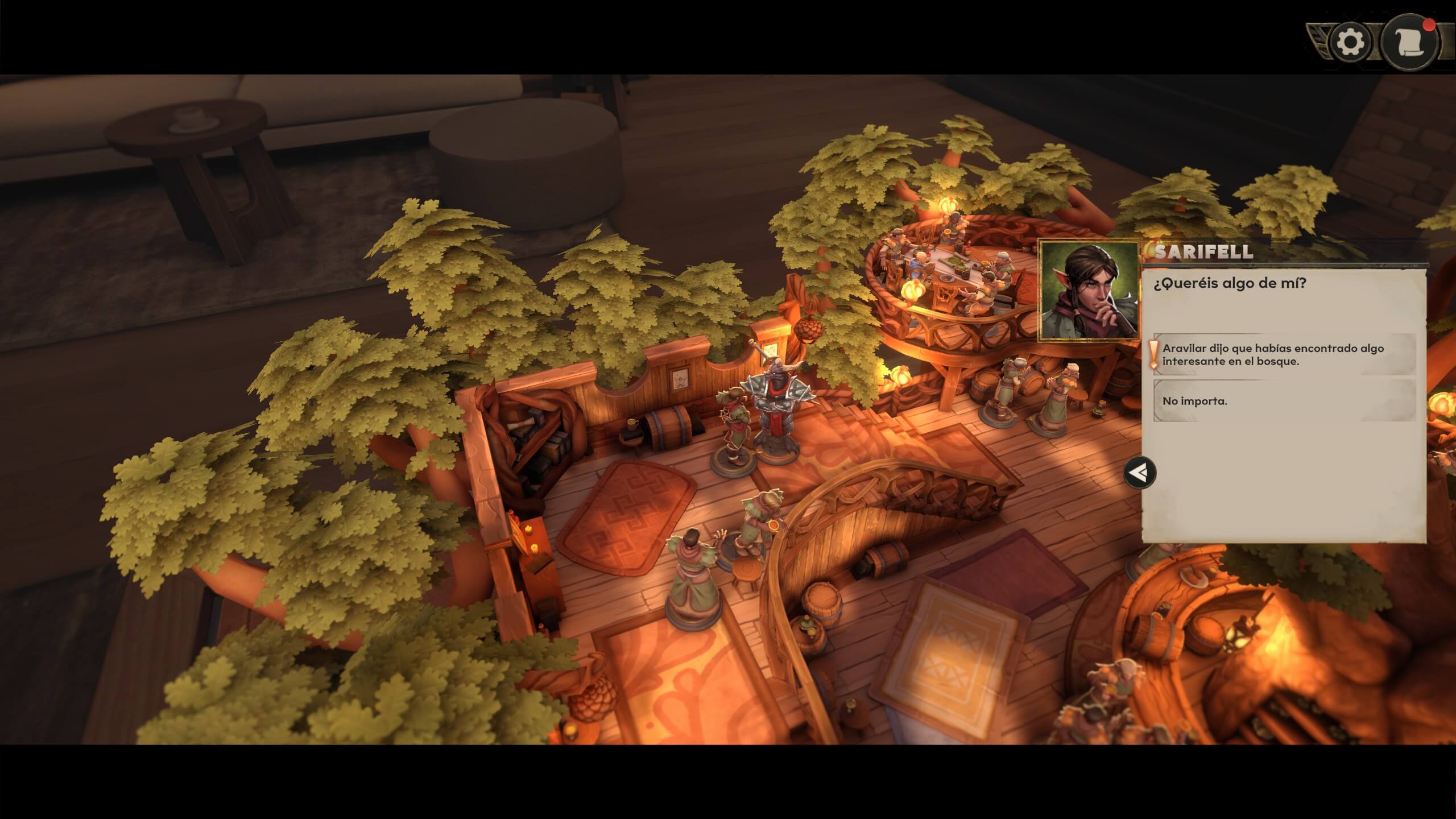Open the gear settings menu
The image size is (1456, 819).
pyautogui.click(x=1350, y=43)
